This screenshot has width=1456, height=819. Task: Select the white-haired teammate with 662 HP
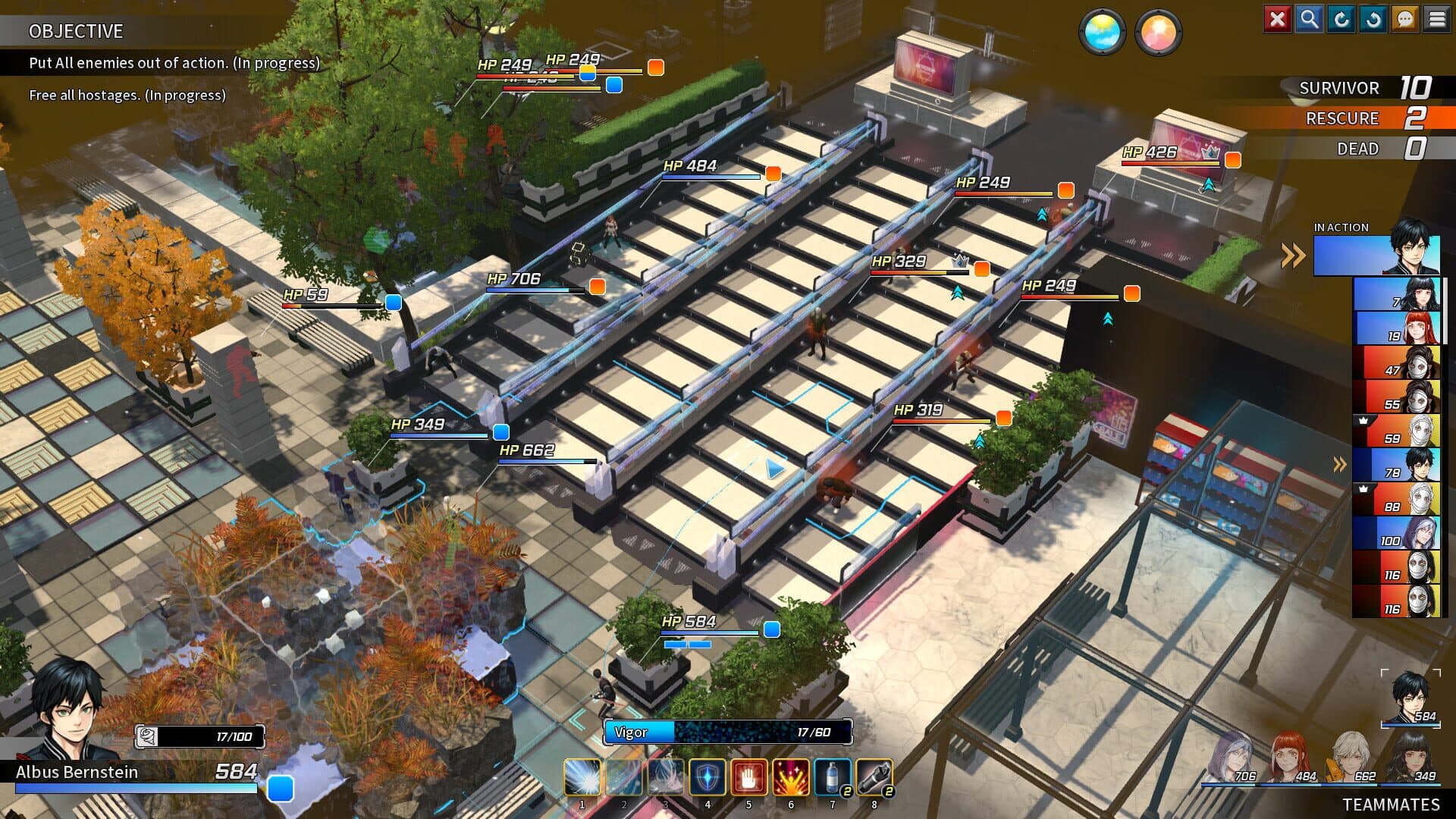(x=1351, y=757)
